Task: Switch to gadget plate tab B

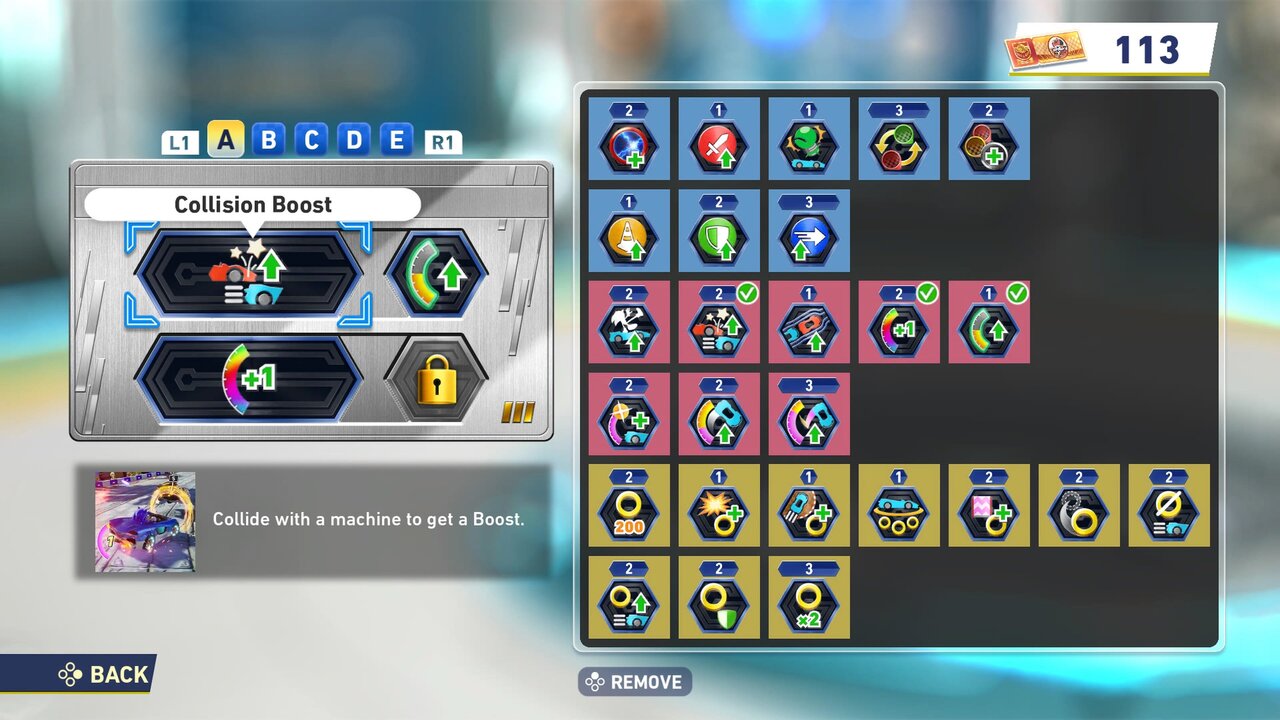Action: click(x=268, y=140)
